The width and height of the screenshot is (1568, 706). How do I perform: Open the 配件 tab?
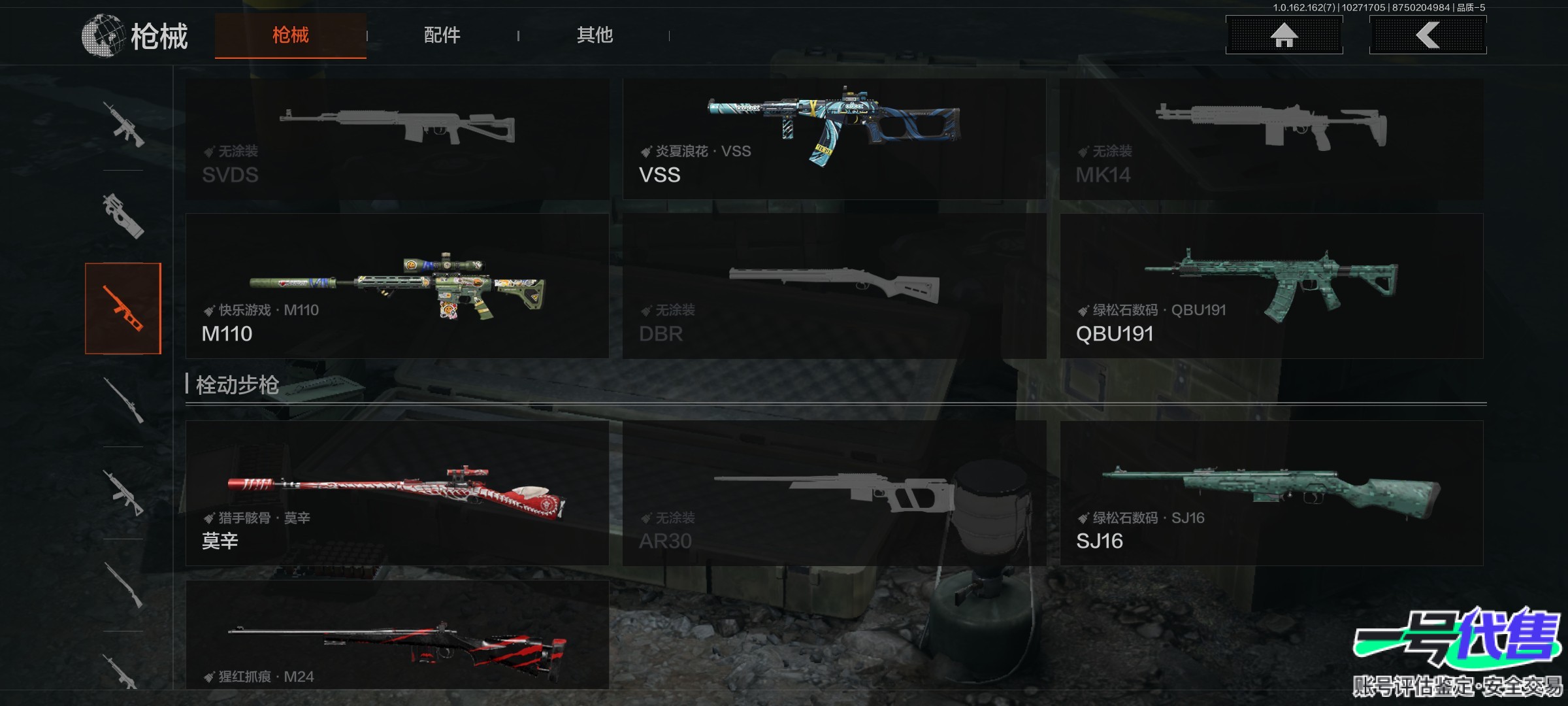click(x=442, y=35)
